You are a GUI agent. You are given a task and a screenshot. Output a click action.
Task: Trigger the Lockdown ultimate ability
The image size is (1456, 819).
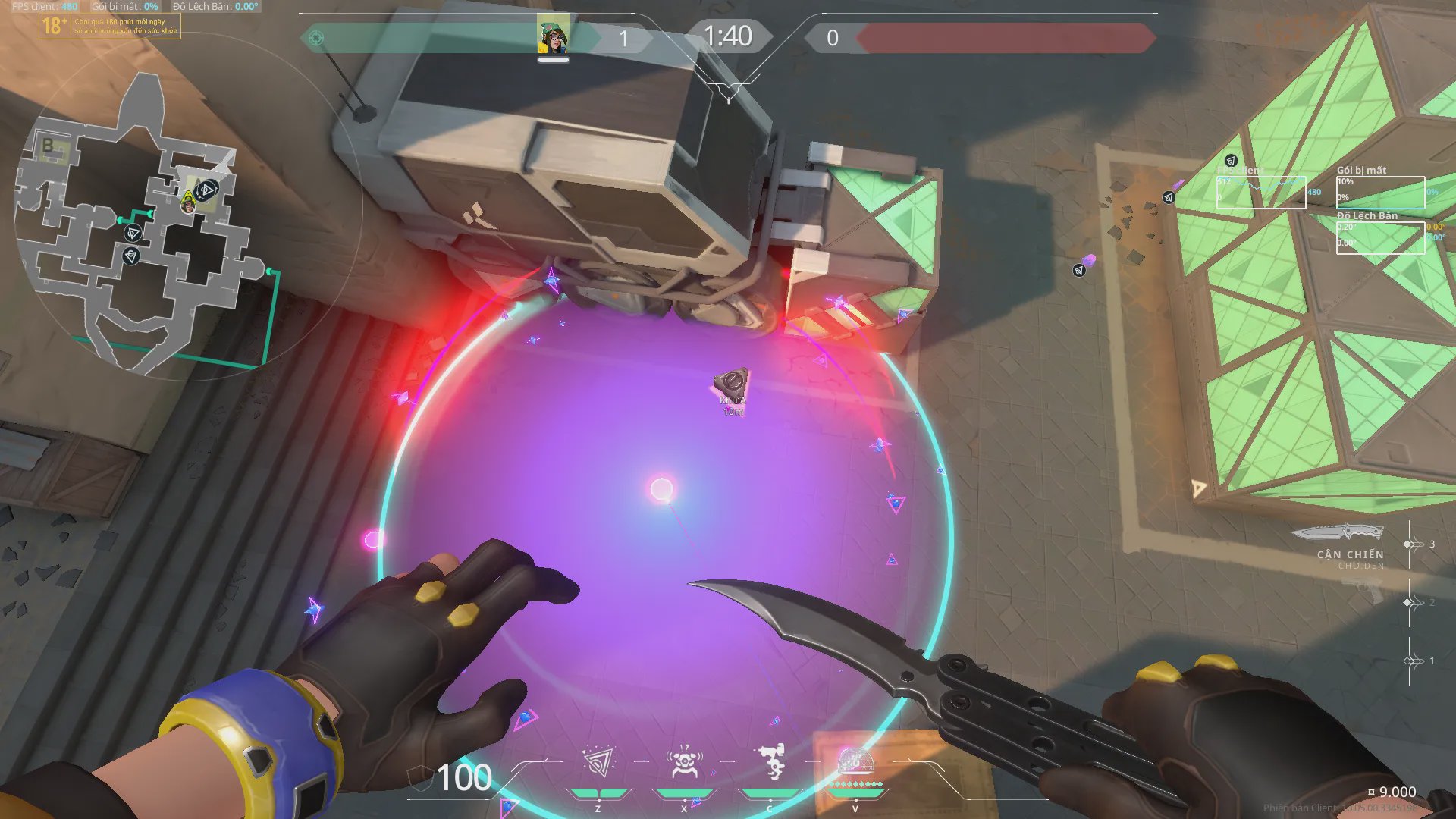(x=855, y=763)
